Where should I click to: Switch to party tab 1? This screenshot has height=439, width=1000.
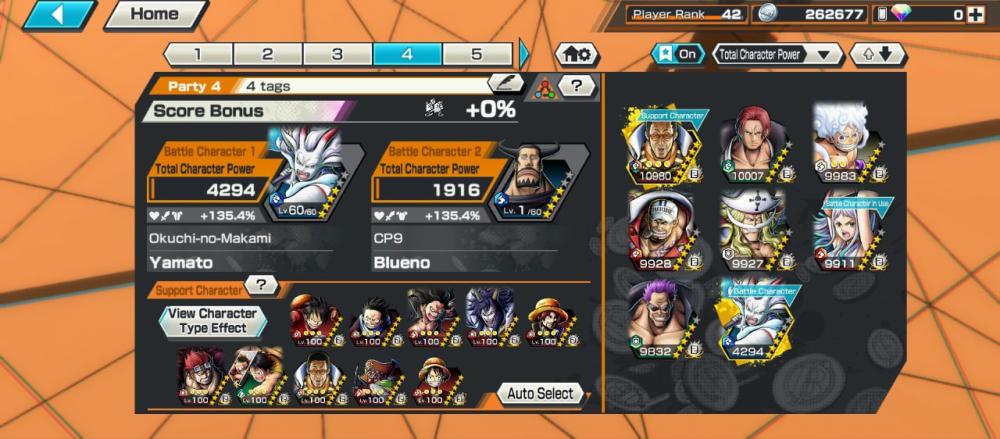point(198,54)
